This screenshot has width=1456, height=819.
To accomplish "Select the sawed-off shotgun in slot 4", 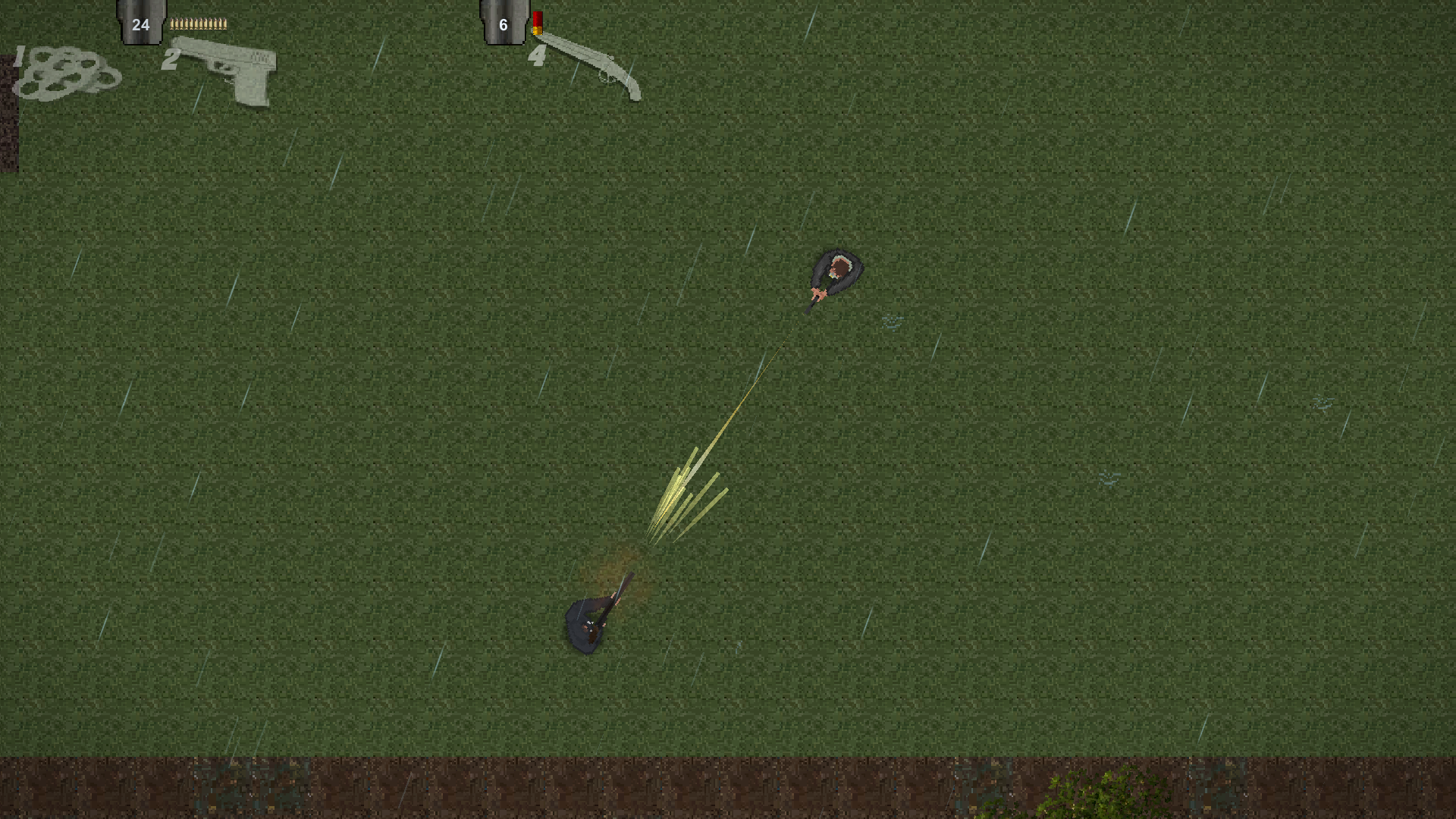I will 591,68.
